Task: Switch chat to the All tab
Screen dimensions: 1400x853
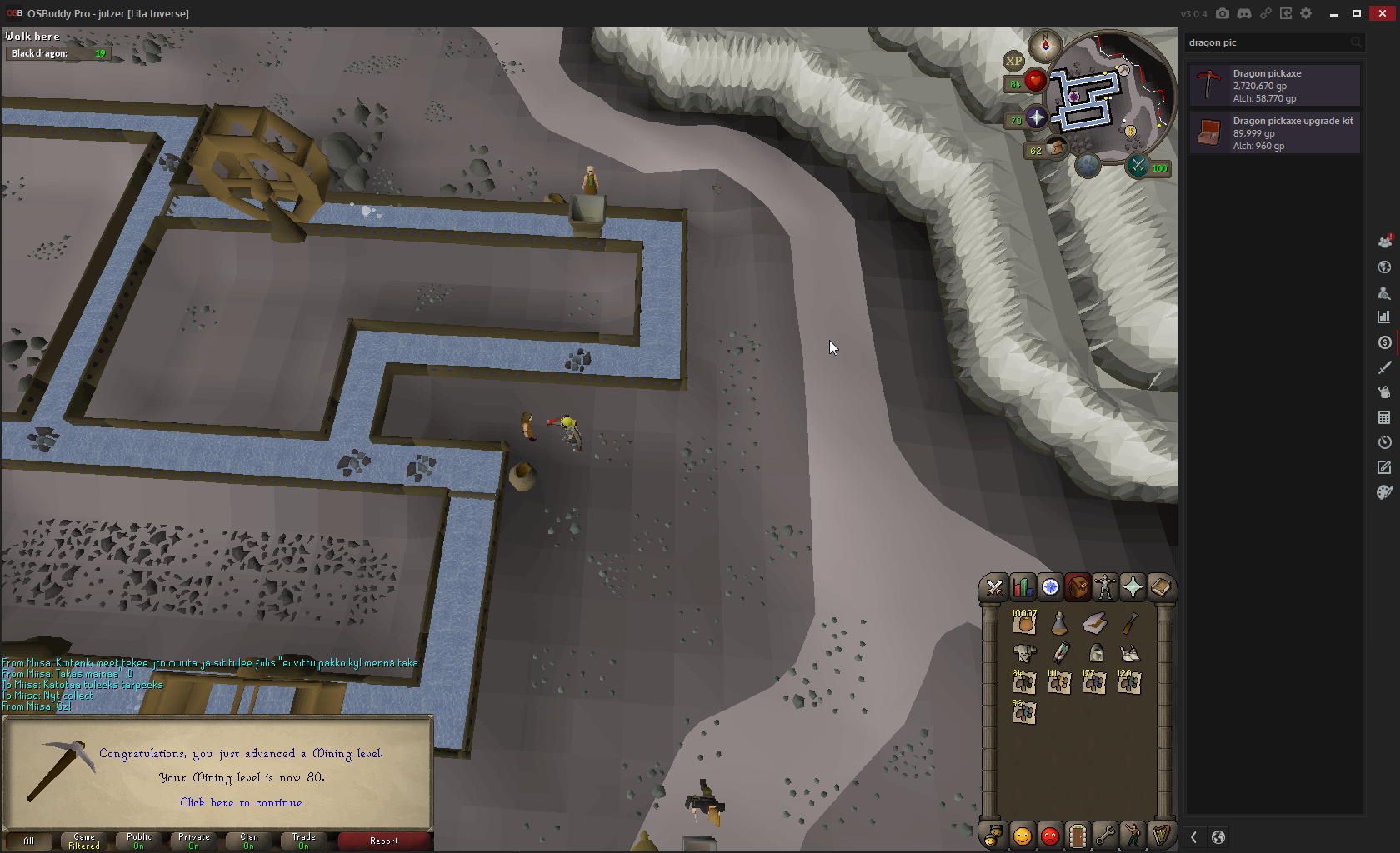Action: 28,841
